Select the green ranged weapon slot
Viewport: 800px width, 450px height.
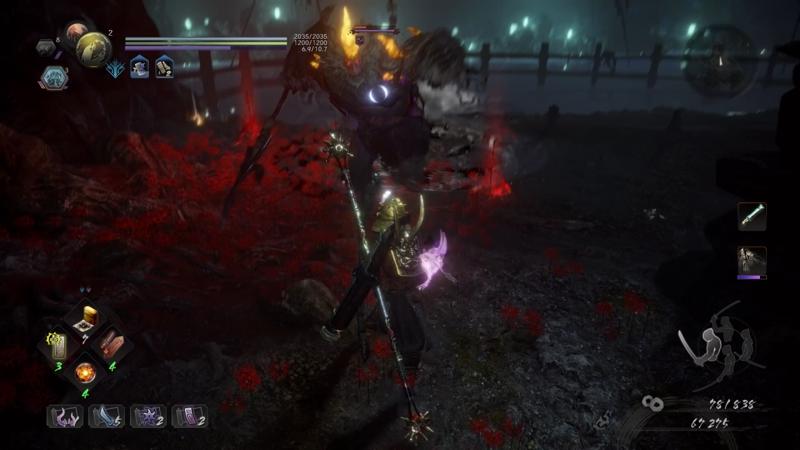click(751, 215)
